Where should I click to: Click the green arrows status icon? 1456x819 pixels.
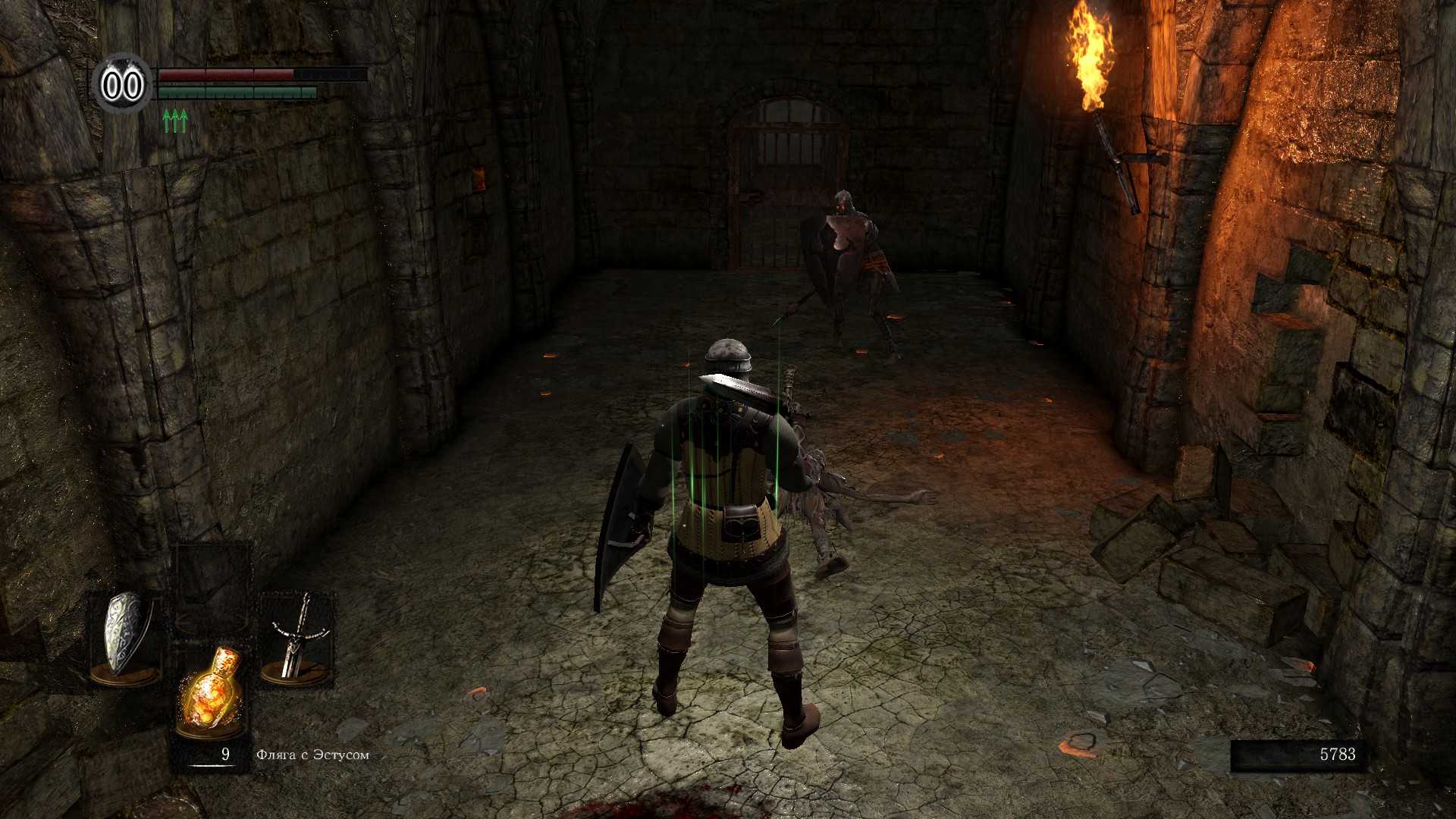point(175,121)
